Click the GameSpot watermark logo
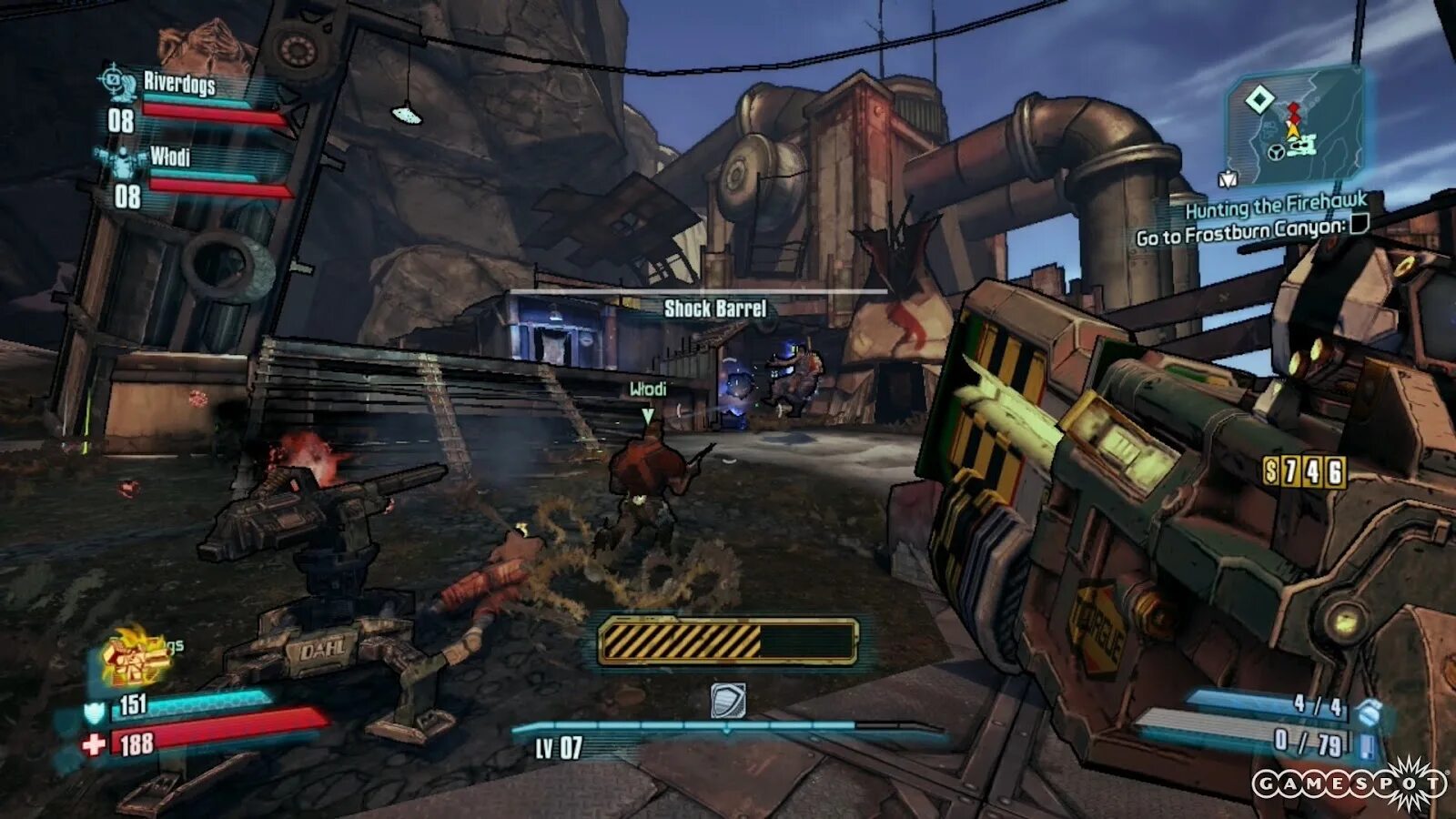Screen dimensions: 1456x819 [1350, 784]
